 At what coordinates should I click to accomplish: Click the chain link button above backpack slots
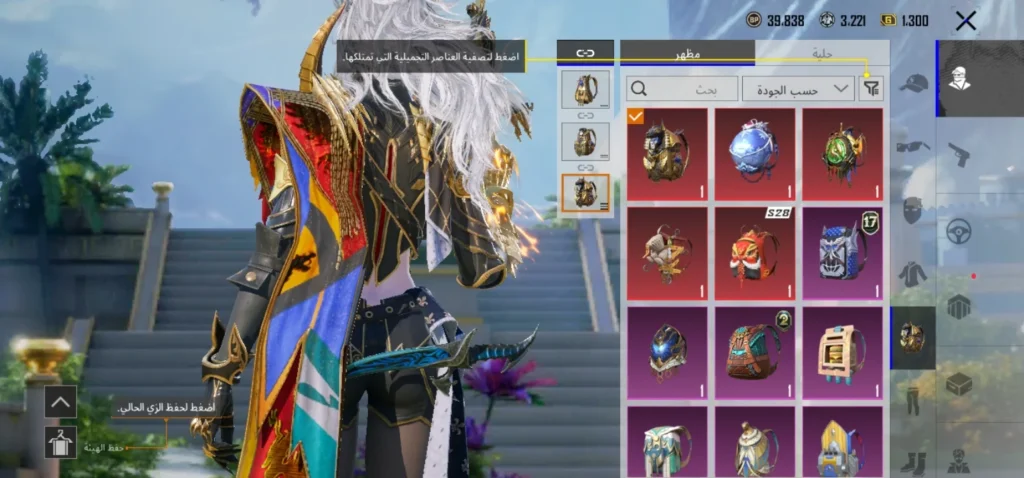pyautogui.click(x=585, y=52)
